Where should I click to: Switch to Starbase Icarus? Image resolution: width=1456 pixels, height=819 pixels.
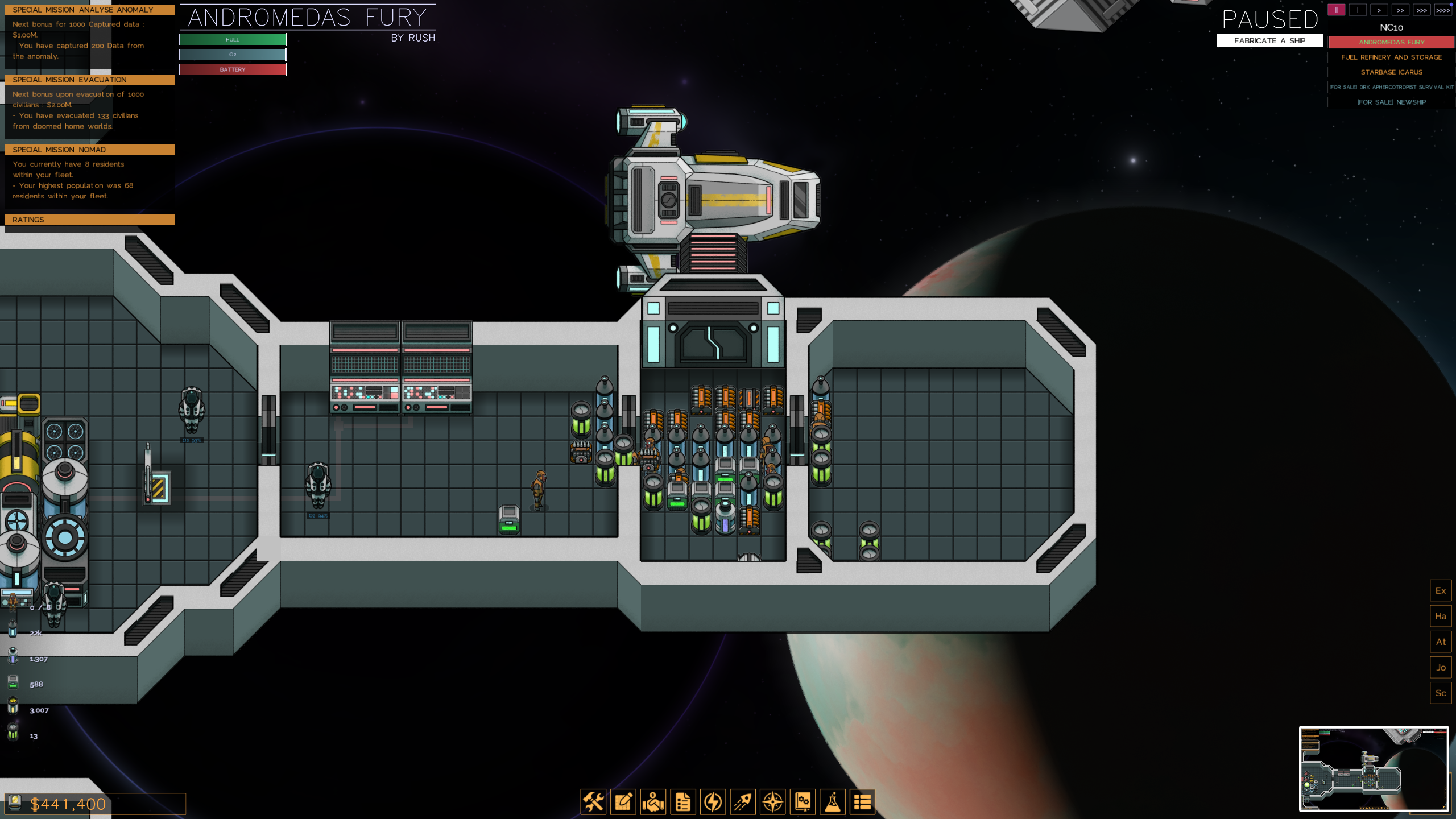click(1391, 72)
